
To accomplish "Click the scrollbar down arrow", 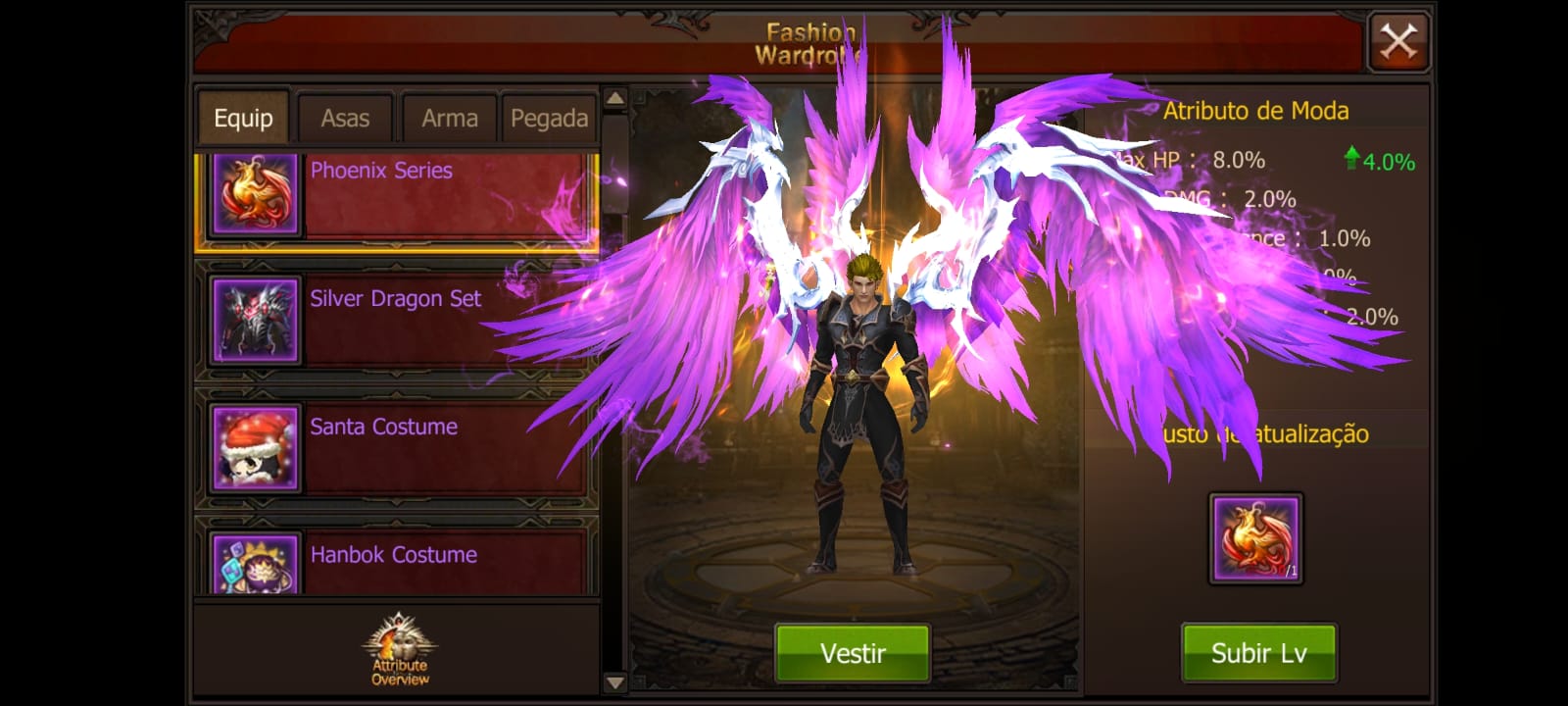I will (x=614, y=682).
